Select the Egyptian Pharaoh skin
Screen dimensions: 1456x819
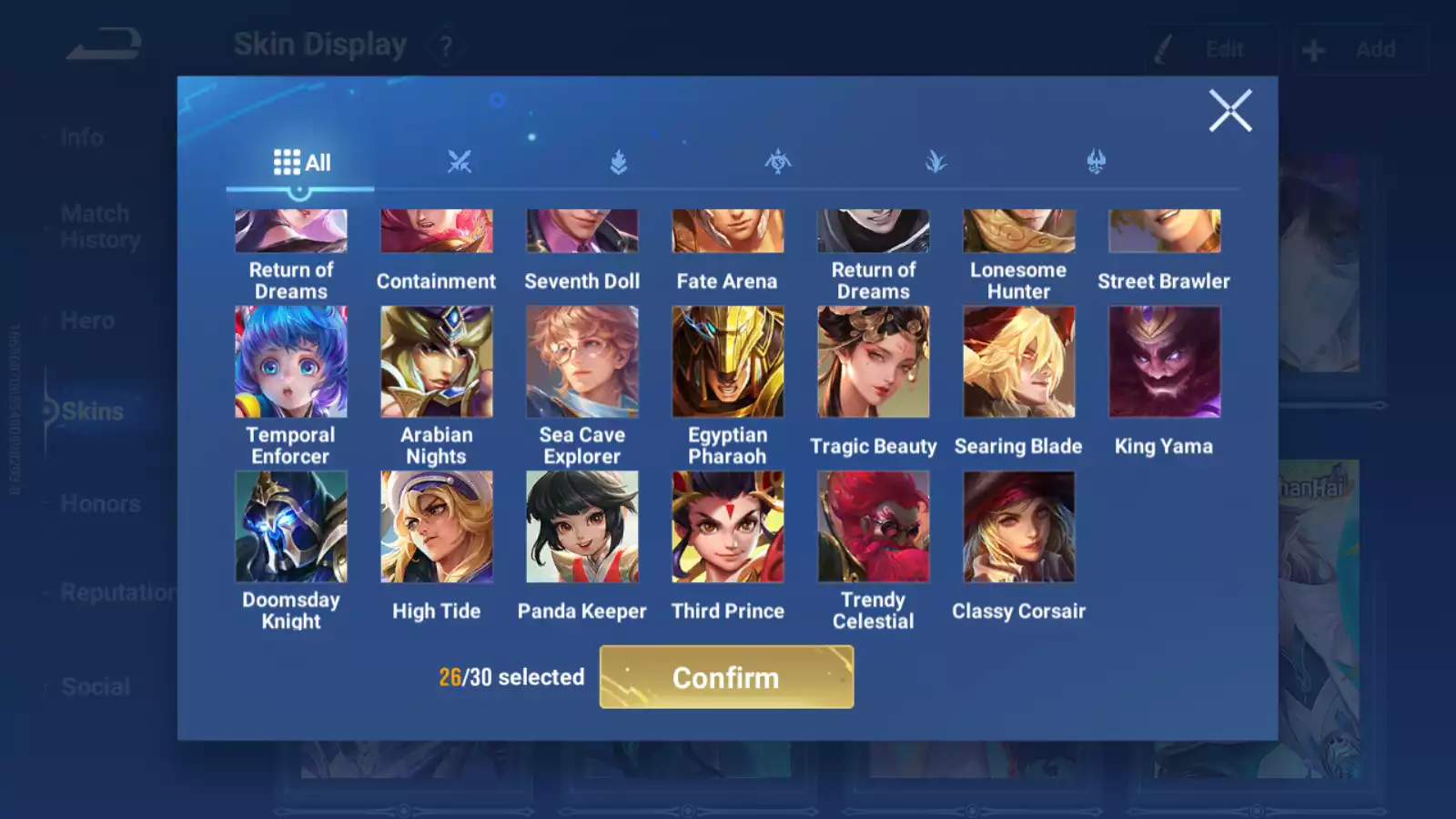pyautogui.click(x=728, y=362)
